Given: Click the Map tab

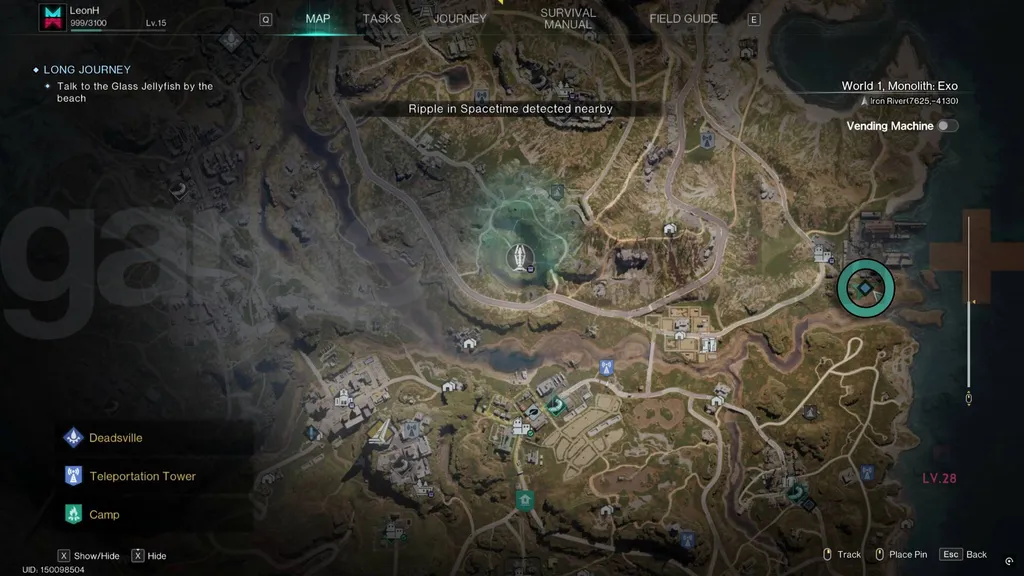Looking at the screenshot, I should tap(318, 19).
